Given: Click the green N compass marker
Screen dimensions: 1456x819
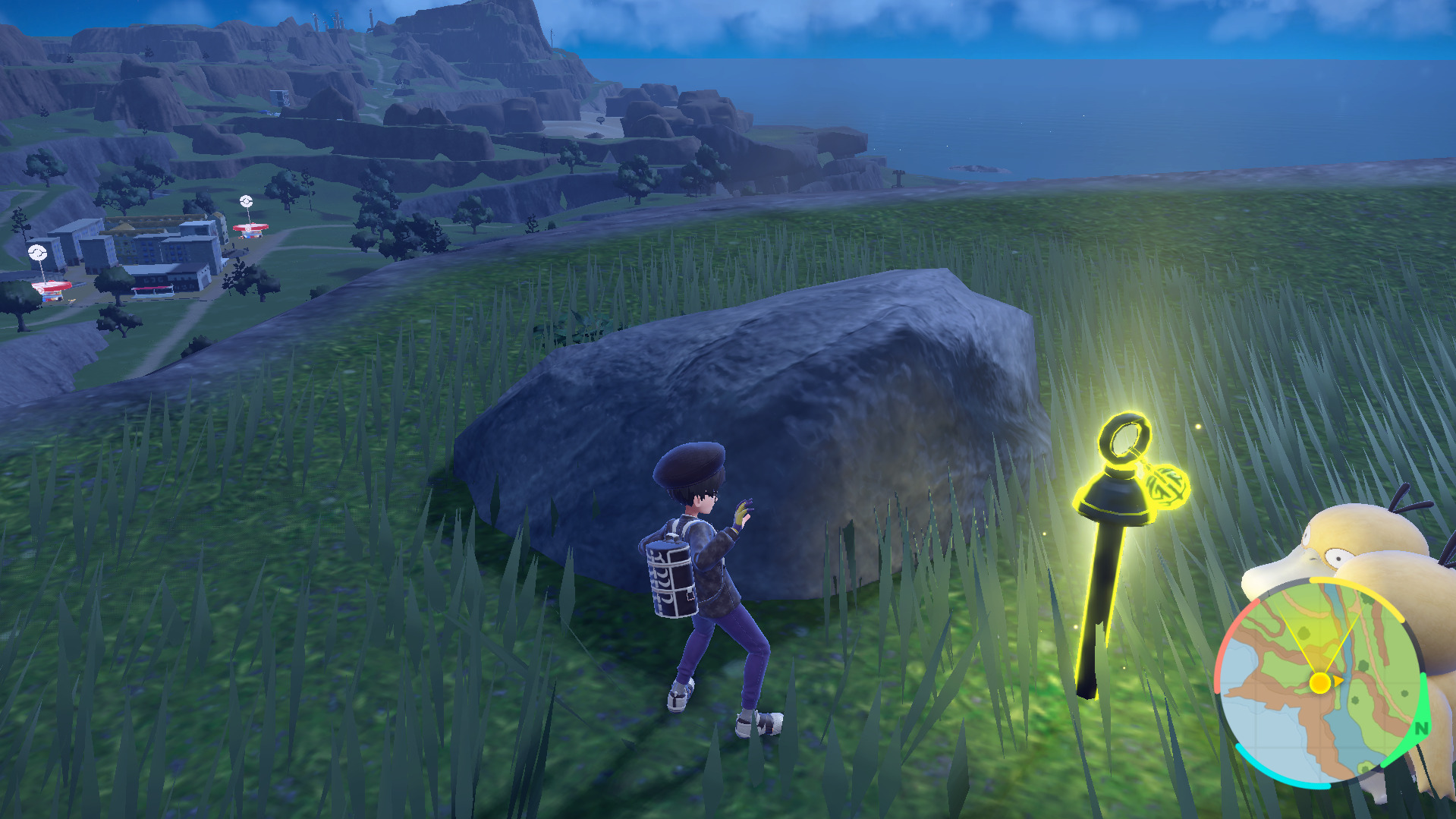Looking at the screenshot, I should pos(1420,728).
